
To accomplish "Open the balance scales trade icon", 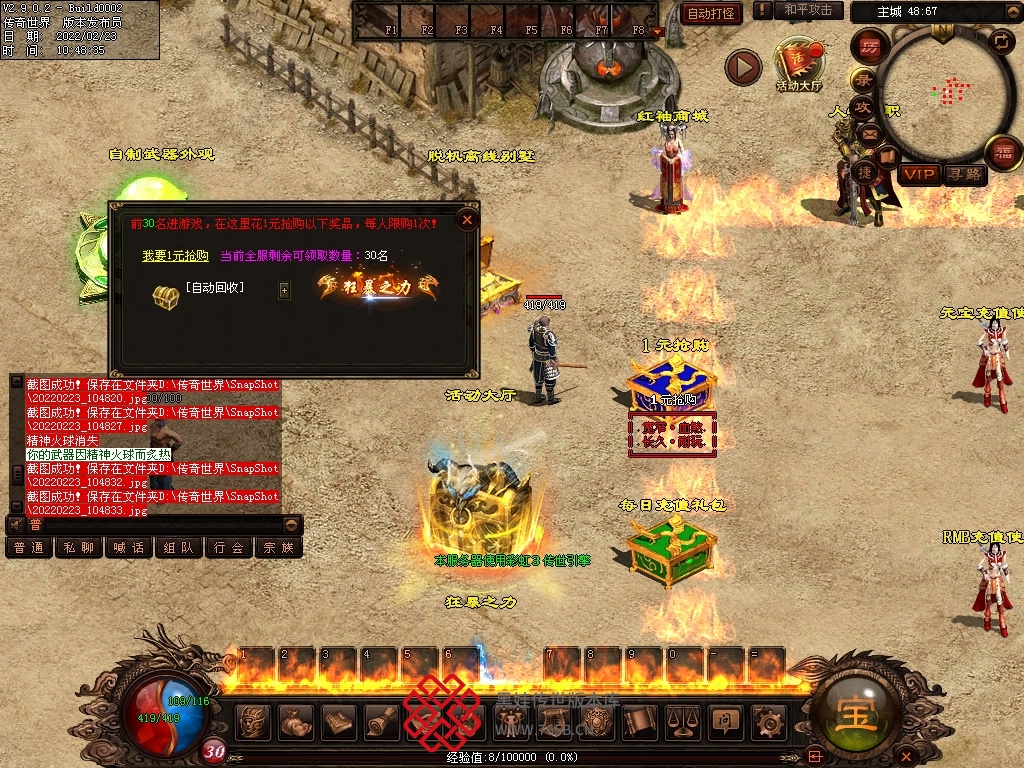I will pos(681,720).
